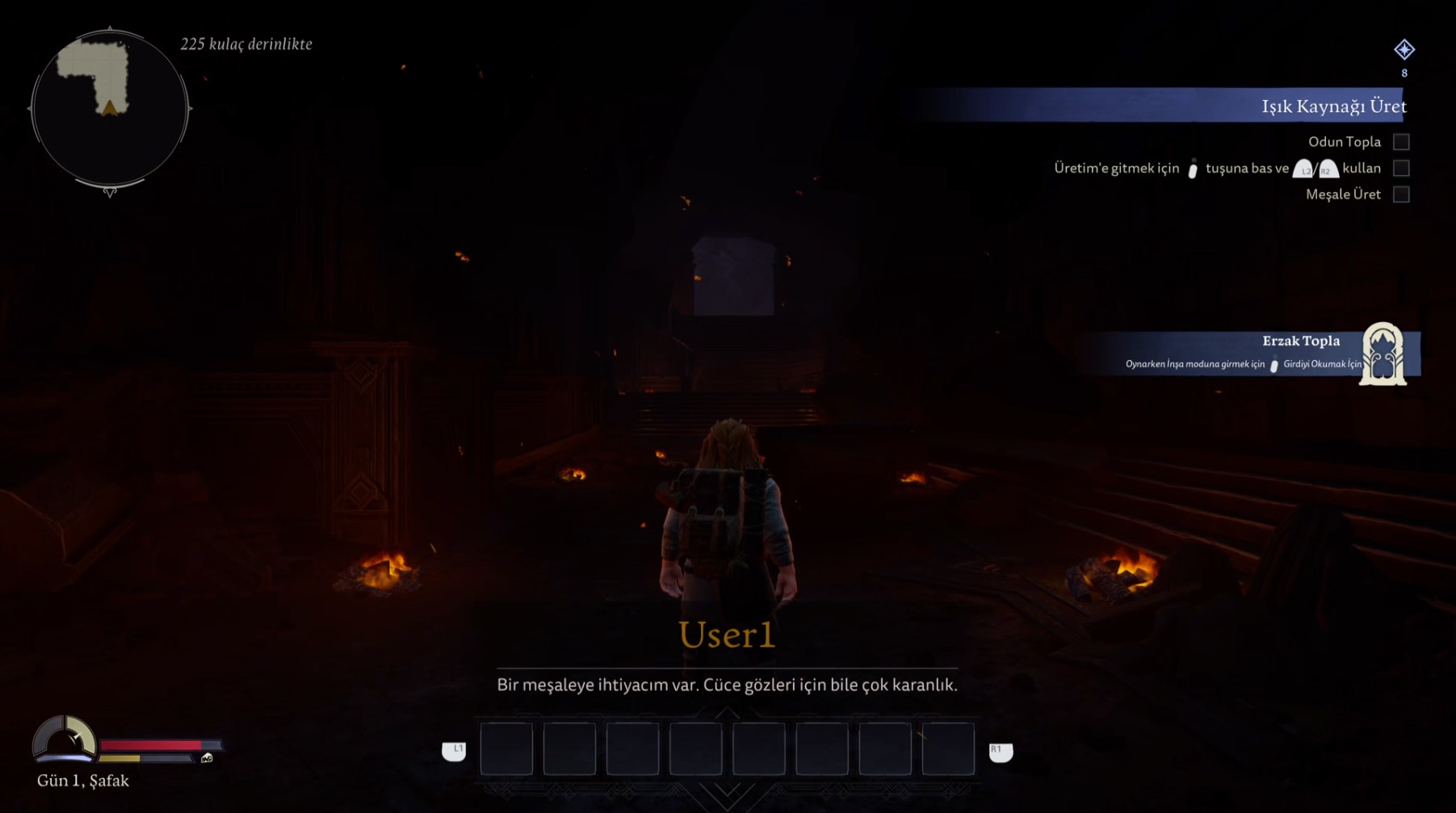Screen dimensions: 1456x813
Task: Select the Işık Kaynağı Üret quest header
Action: point(1332,106)
